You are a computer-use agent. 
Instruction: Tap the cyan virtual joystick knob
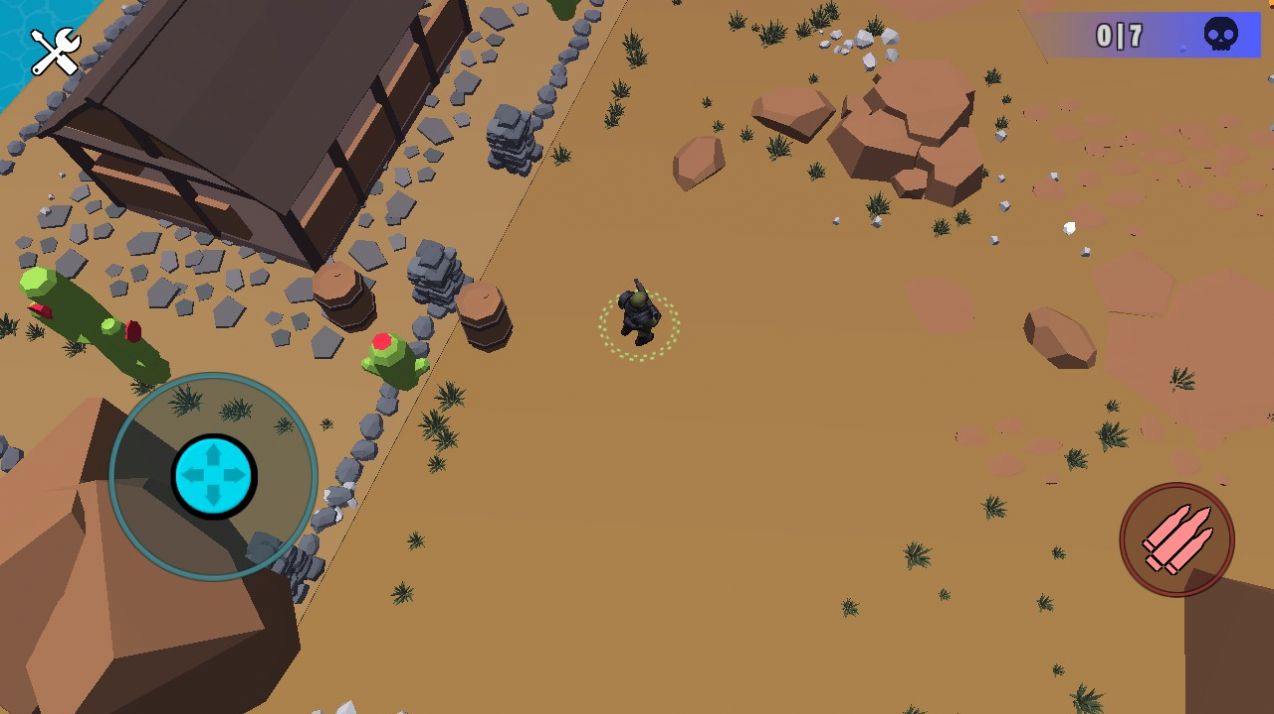pyautogui.click(x=214, y=476)
